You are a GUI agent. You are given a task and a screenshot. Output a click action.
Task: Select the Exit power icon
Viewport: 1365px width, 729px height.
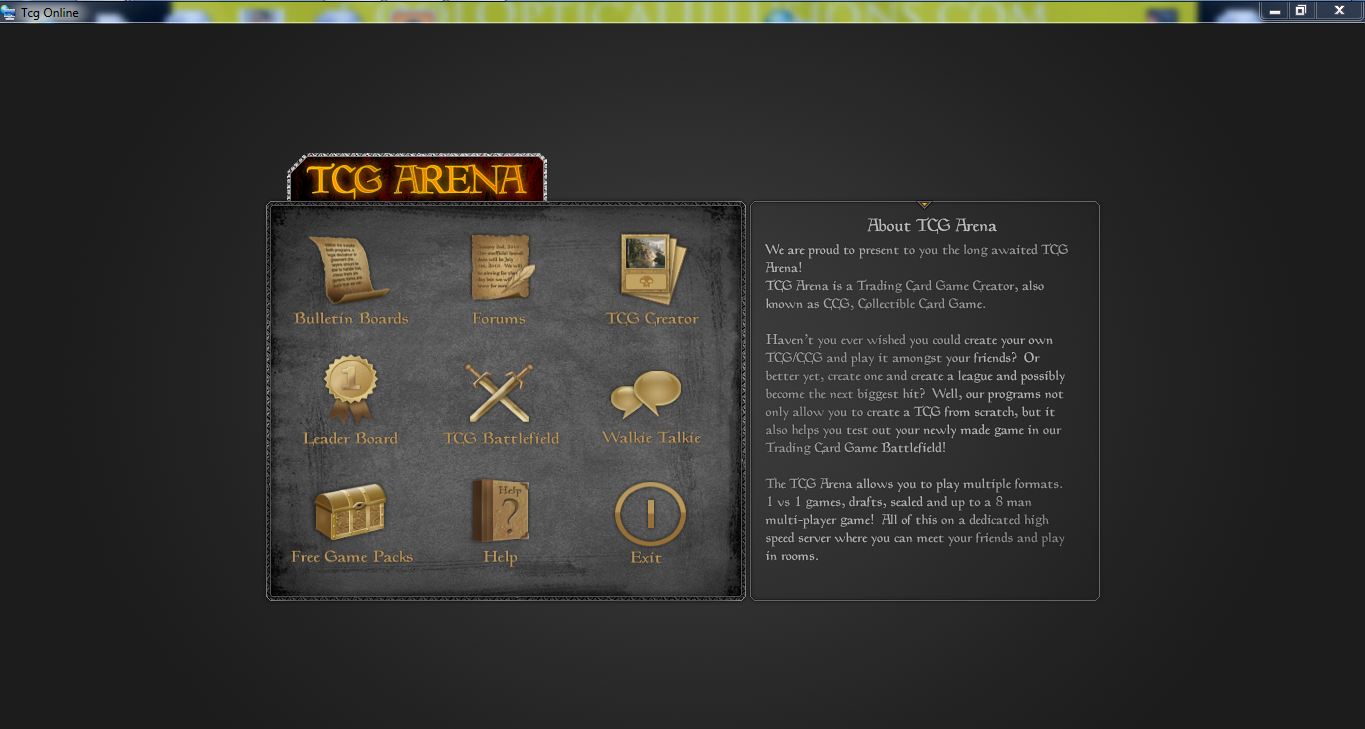(x=650, y=513)
